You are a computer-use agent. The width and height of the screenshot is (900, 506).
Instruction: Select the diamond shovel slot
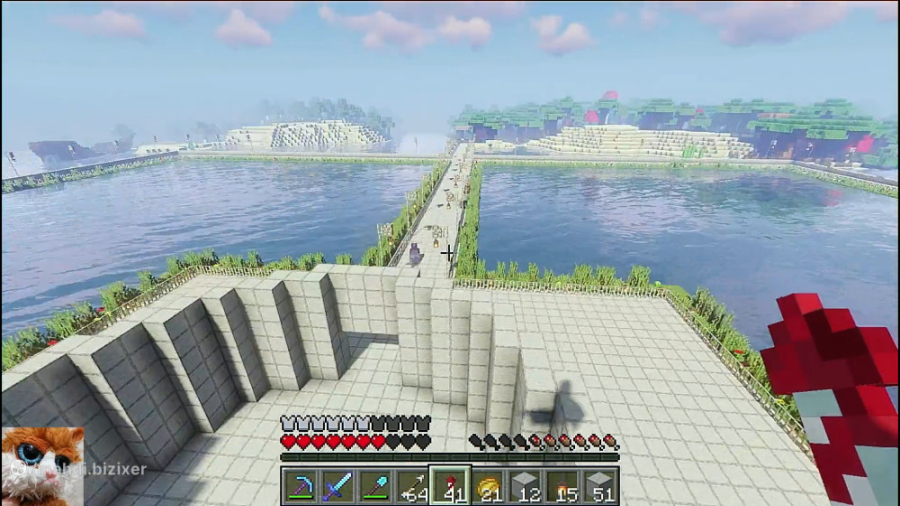point(375,486)
